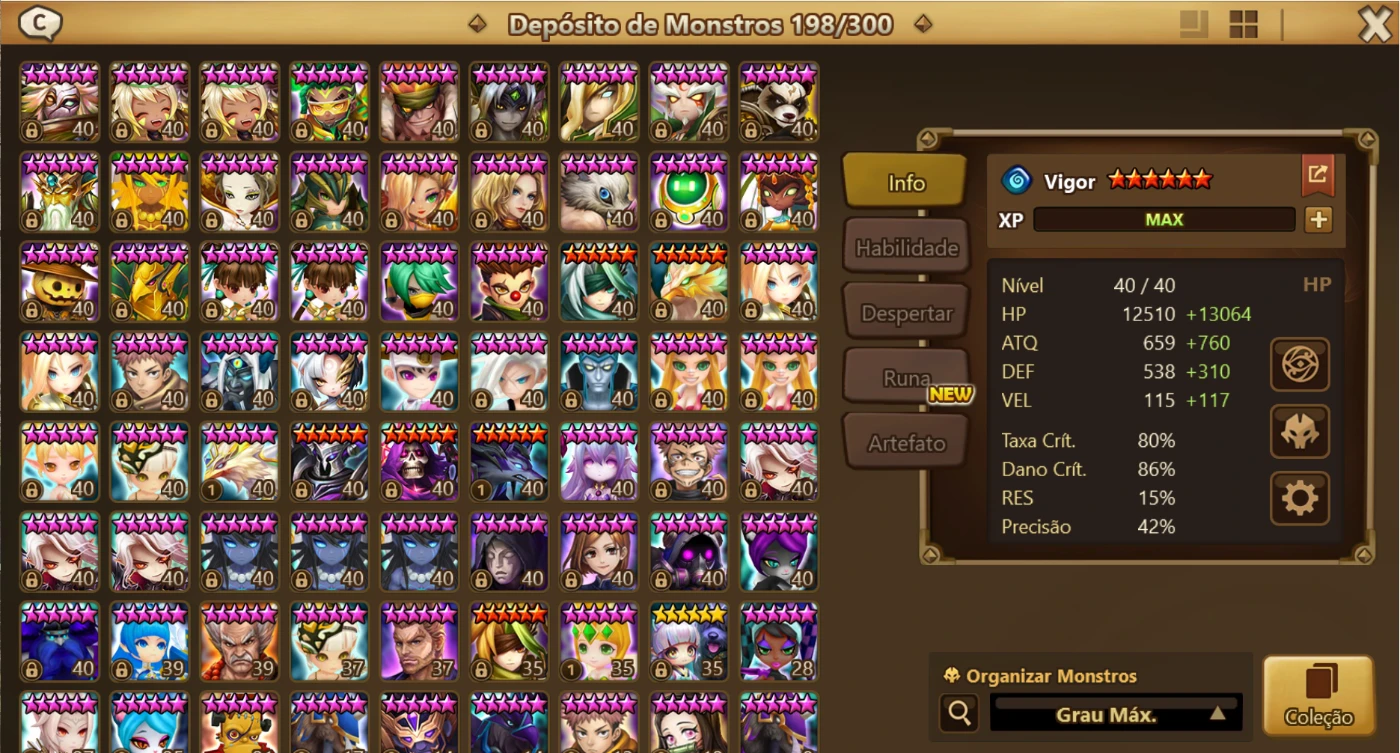Click the MAX XP progress bar
Screen dimensions: 1400x753
click(x=1163, y=219)
